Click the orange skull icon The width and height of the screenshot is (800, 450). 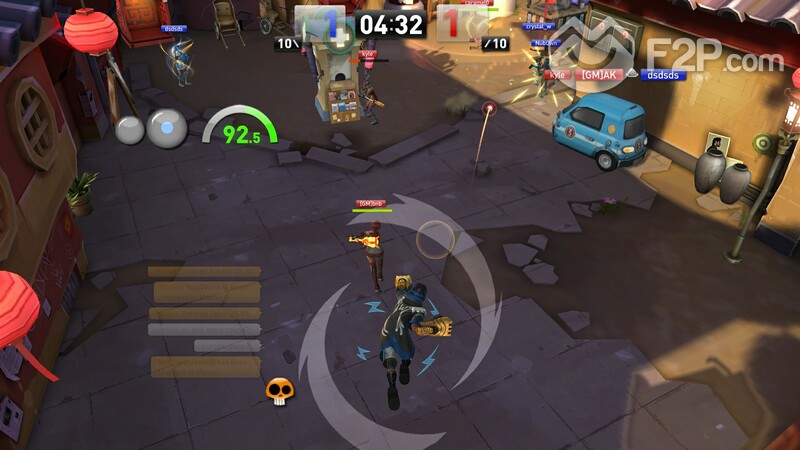[x=279, y=390]
